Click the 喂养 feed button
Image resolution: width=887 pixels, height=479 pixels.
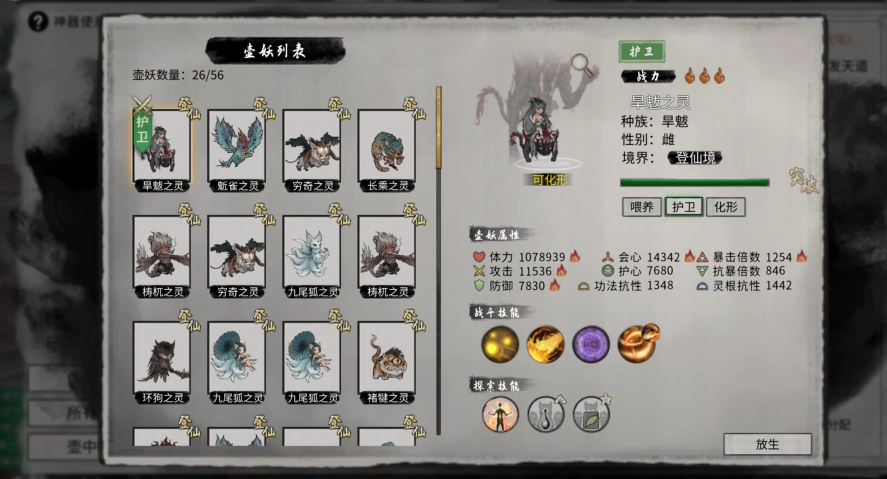coord(641,207)
